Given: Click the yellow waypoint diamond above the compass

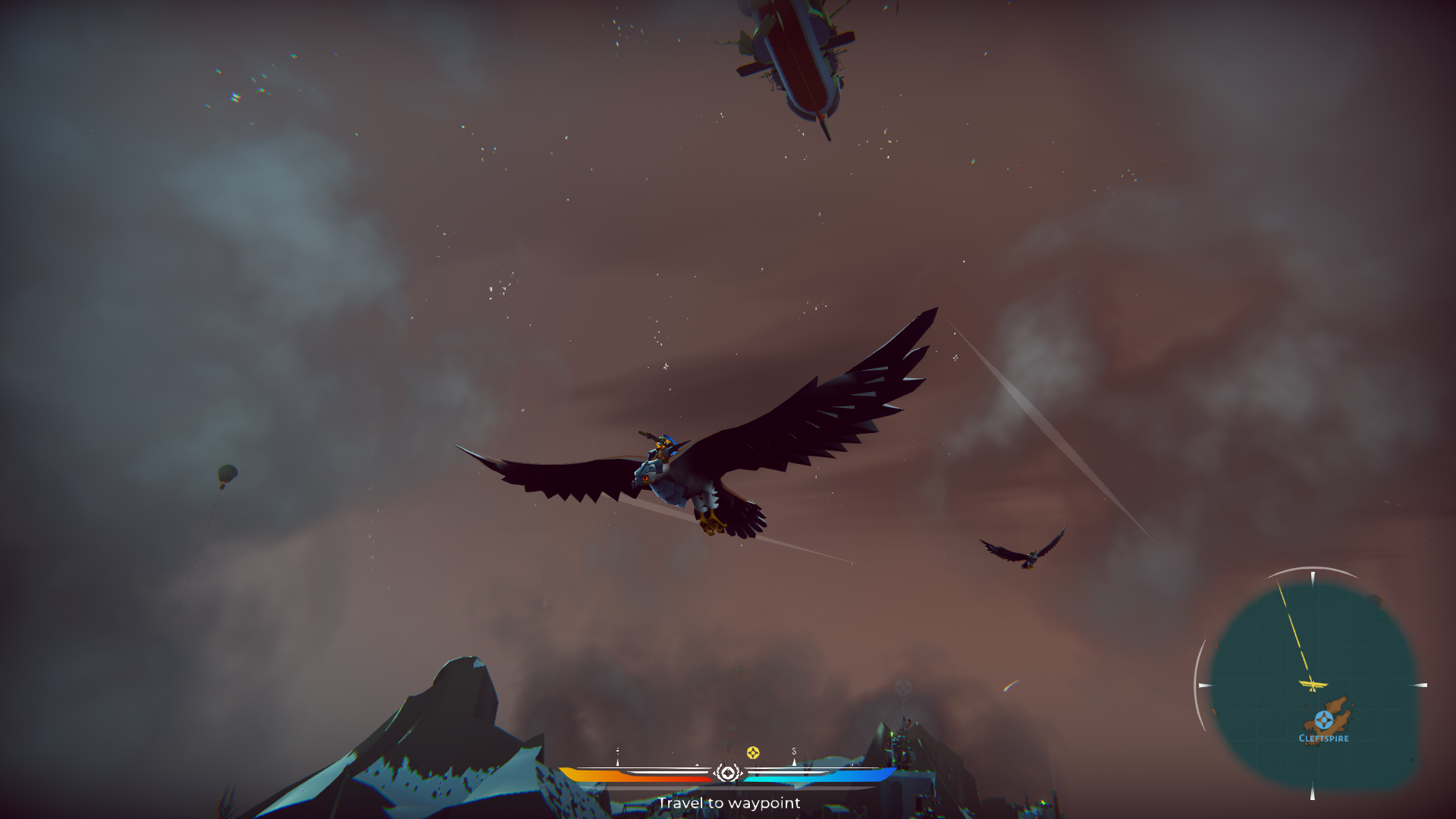Looking at the screenshot, I should (x=753, y=752).
